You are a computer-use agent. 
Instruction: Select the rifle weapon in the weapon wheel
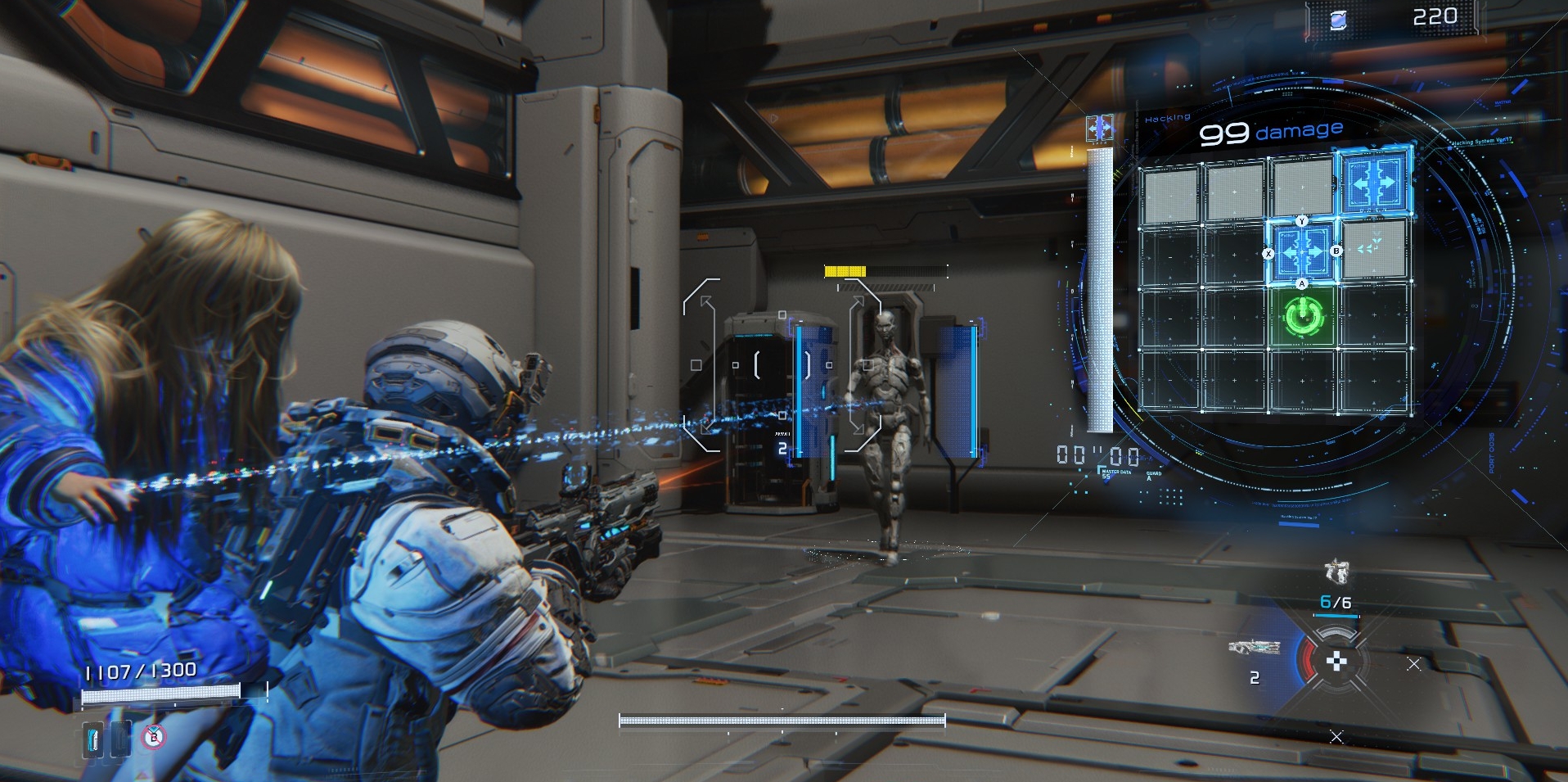pos(1254,647)
